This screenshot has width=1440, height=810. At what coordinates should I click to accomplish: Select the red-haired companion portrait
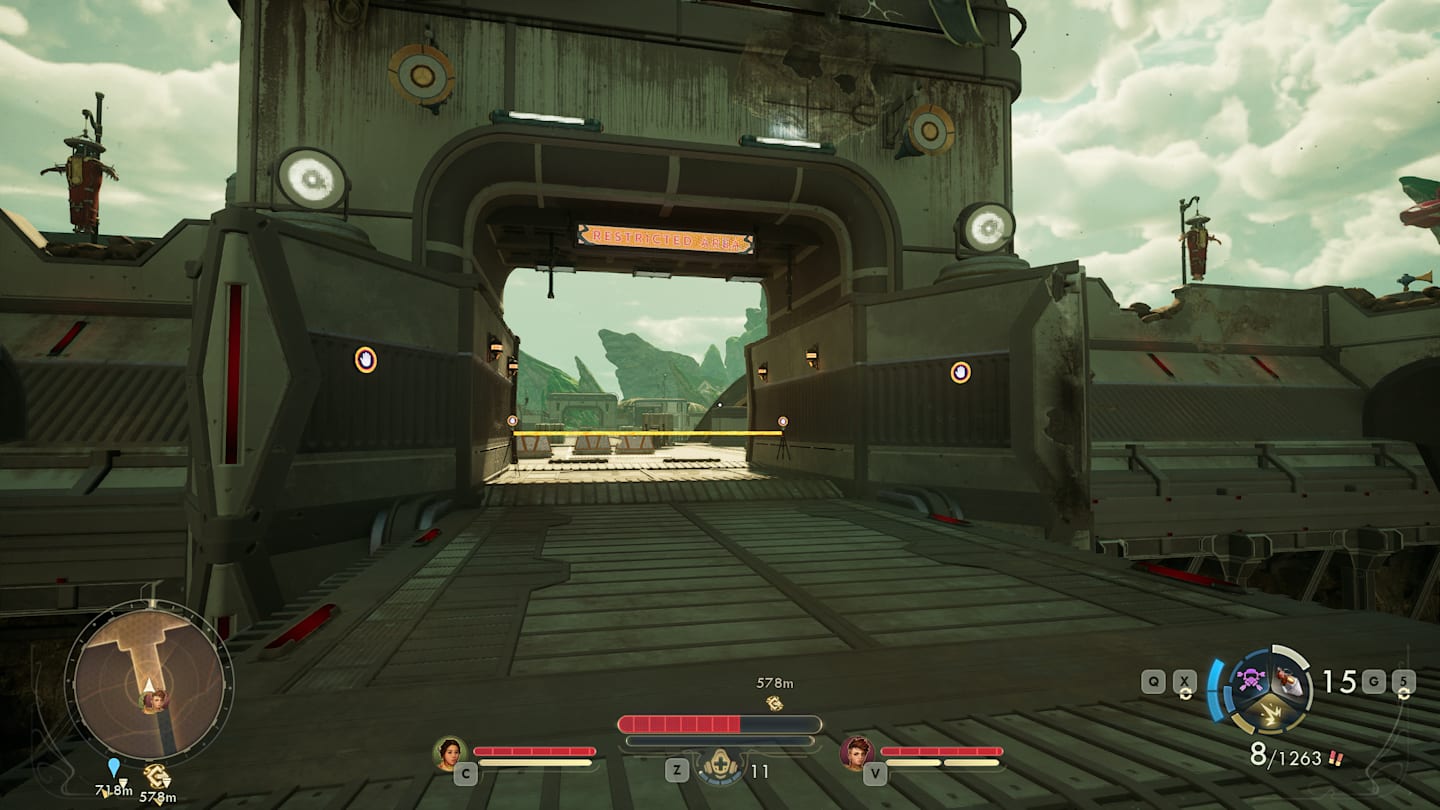coord(856,752)
